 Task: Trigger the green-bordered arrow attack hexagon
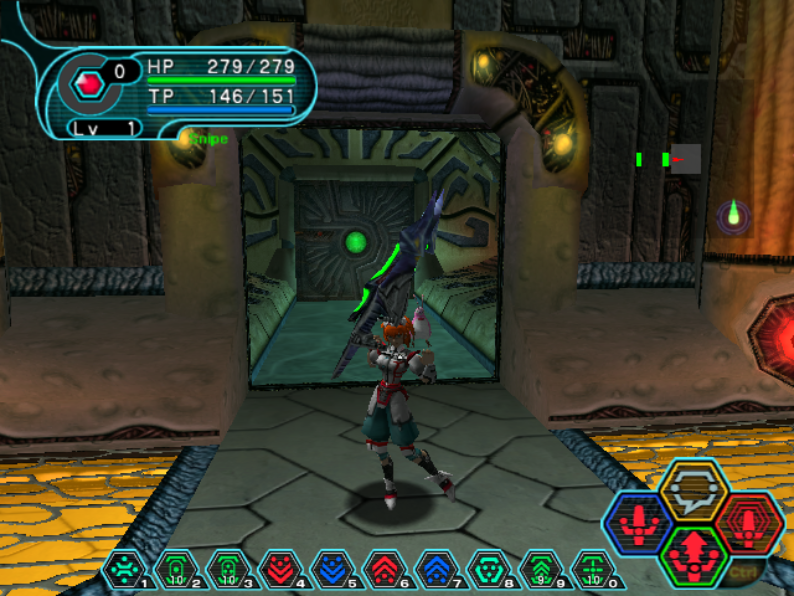point(692,555)
